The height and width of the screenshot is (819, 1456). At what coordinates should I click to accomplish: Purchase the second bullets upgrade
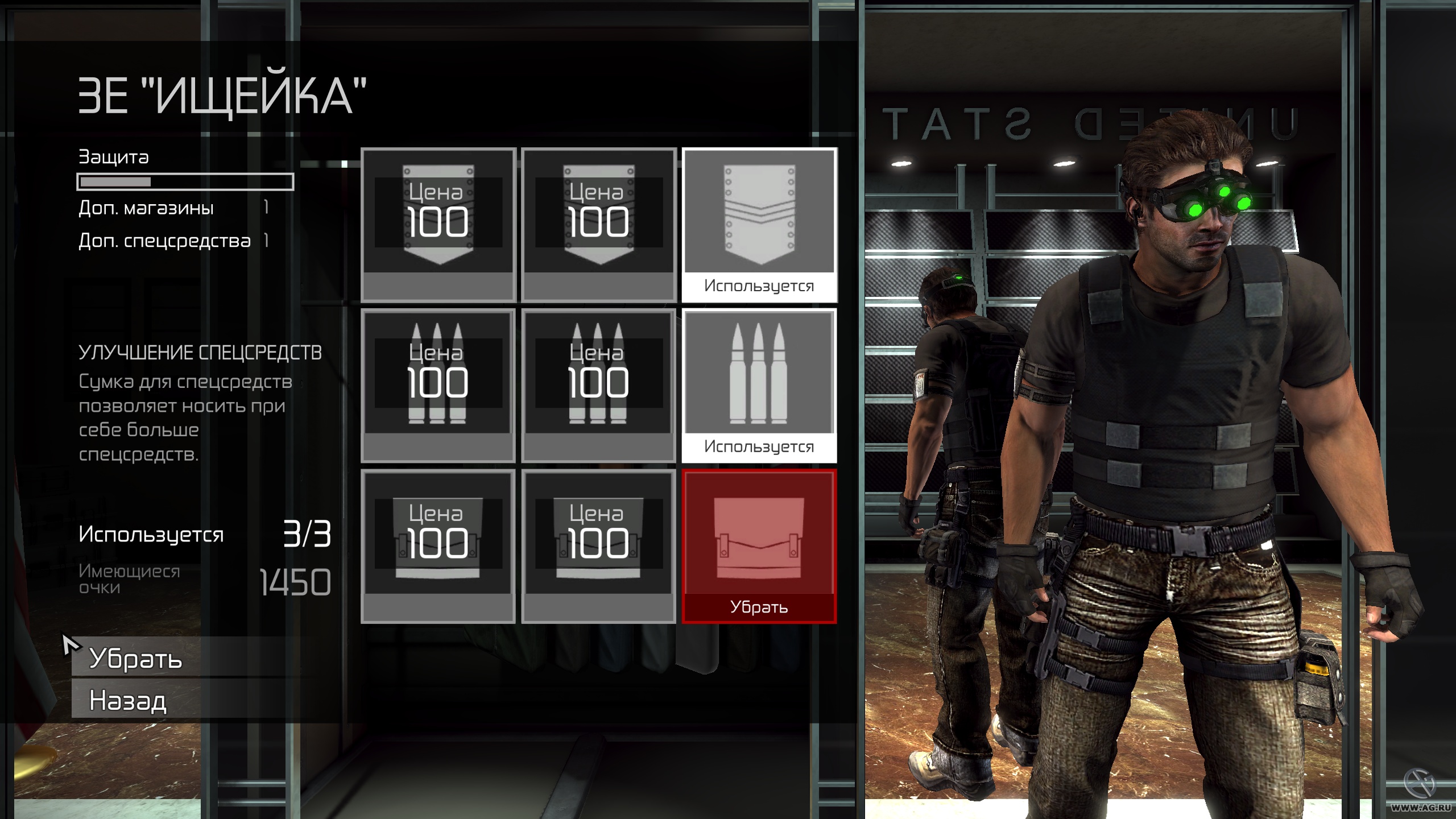pyautogui.click(x=599, y=381)
